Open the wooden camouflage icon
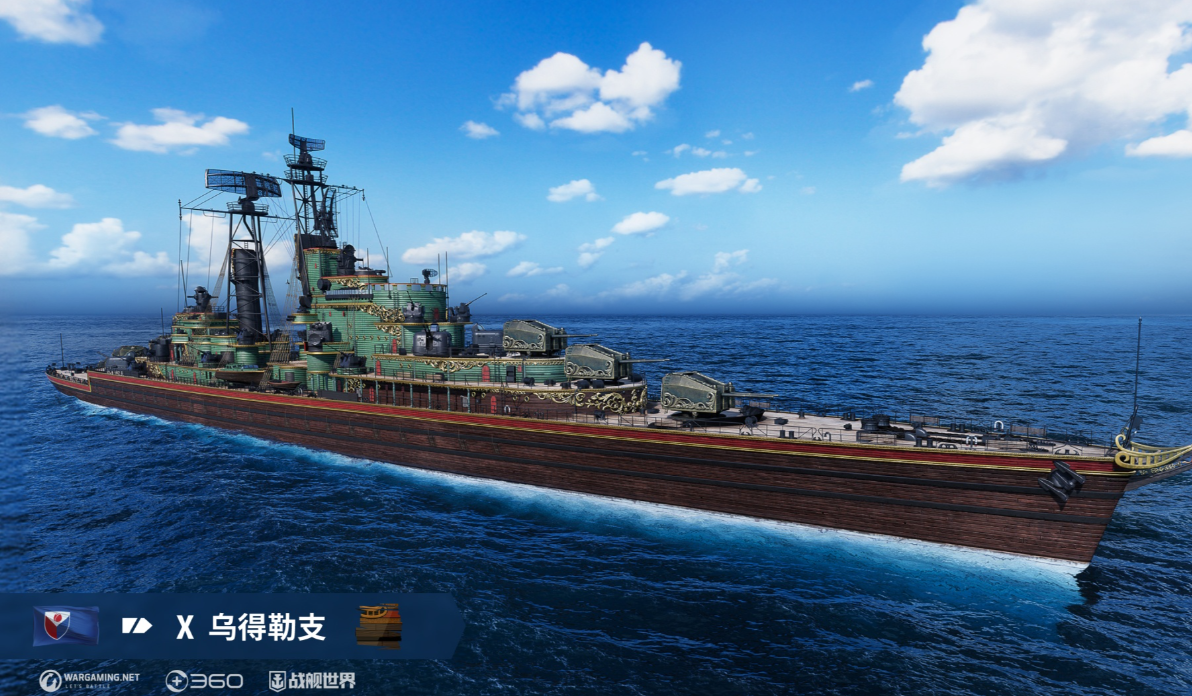 pyautogui.click(x=379, y=625)
